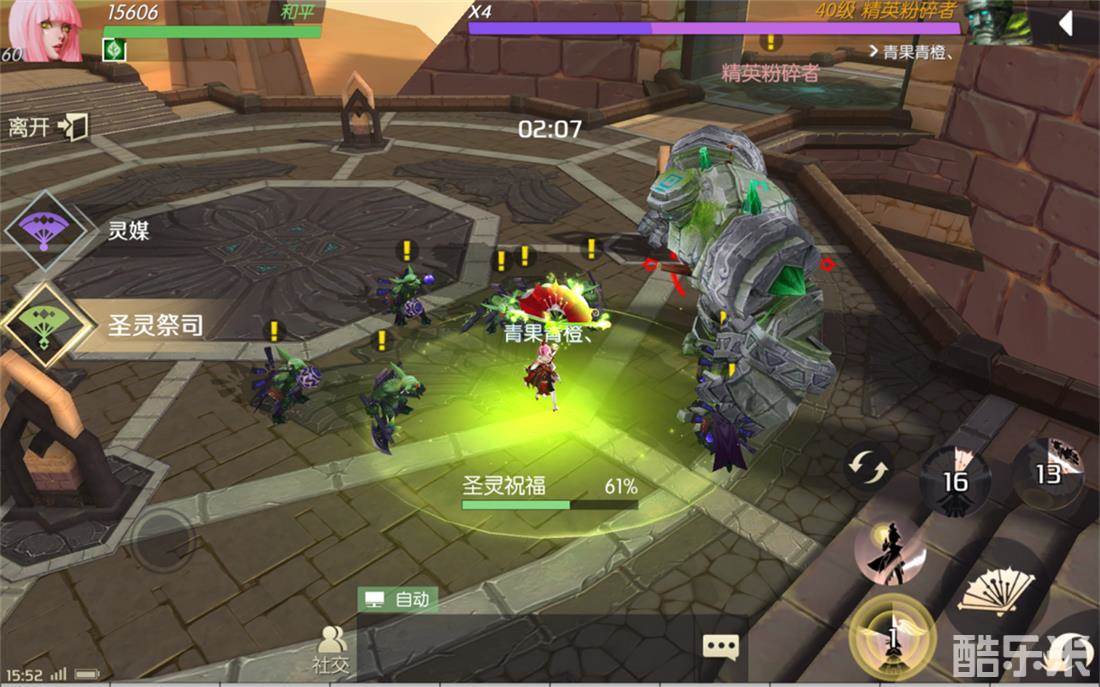Collapse the top-right white arrow panel
The image size is (1100, 687).
pos(1066,23)
